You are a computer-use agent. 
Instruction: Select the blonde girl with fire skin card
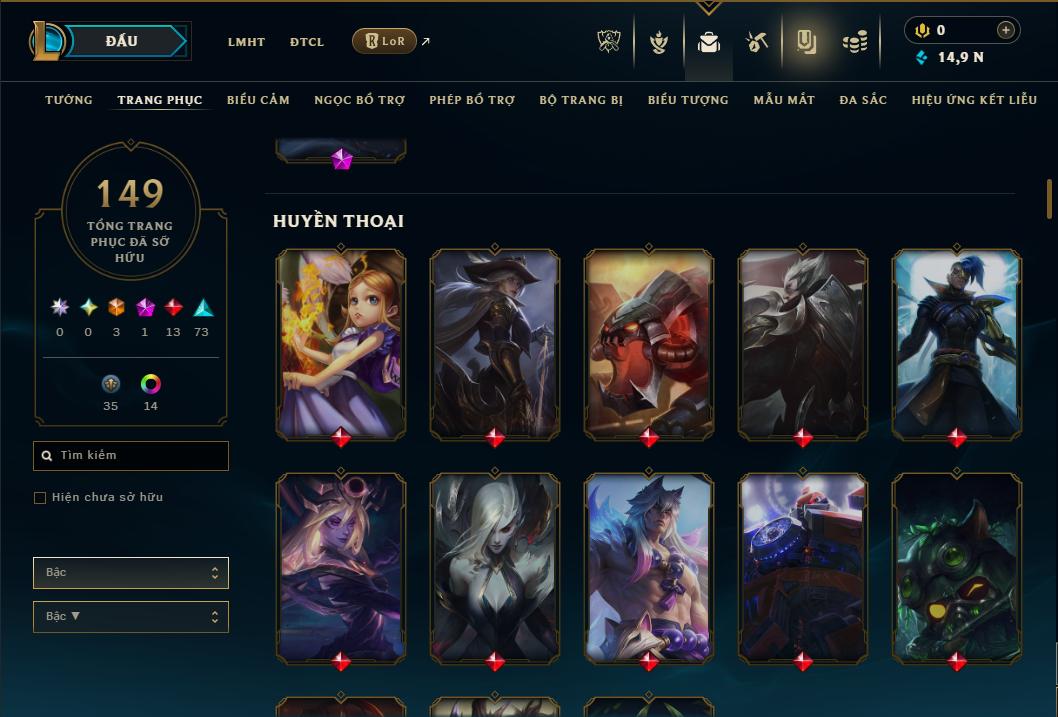pyautogui.click(x=341, y=342)
